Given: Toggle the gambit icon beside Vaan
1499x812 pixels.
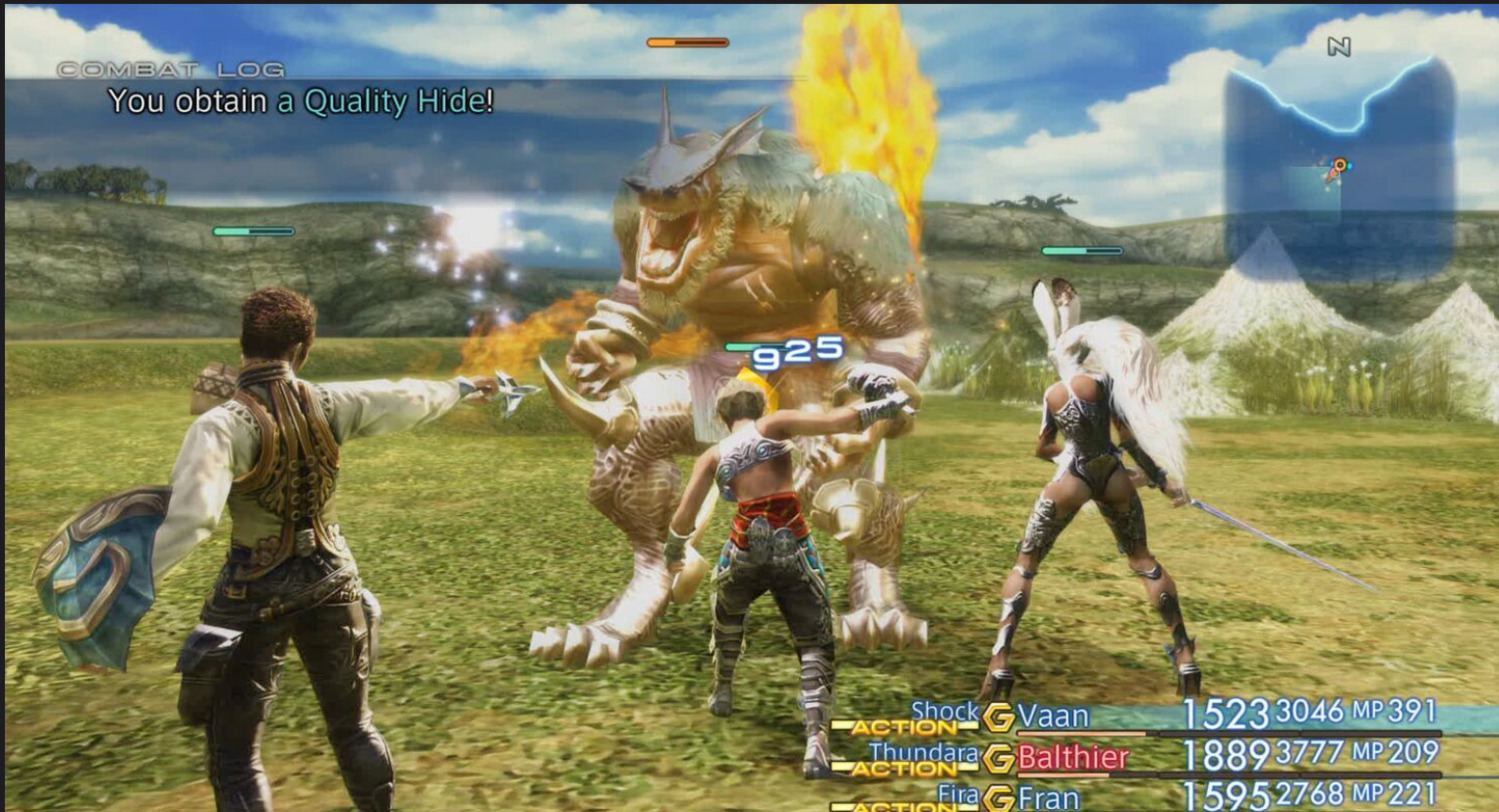Looking at the screenshot, I should pyautogui.click(x=998, y=716).
